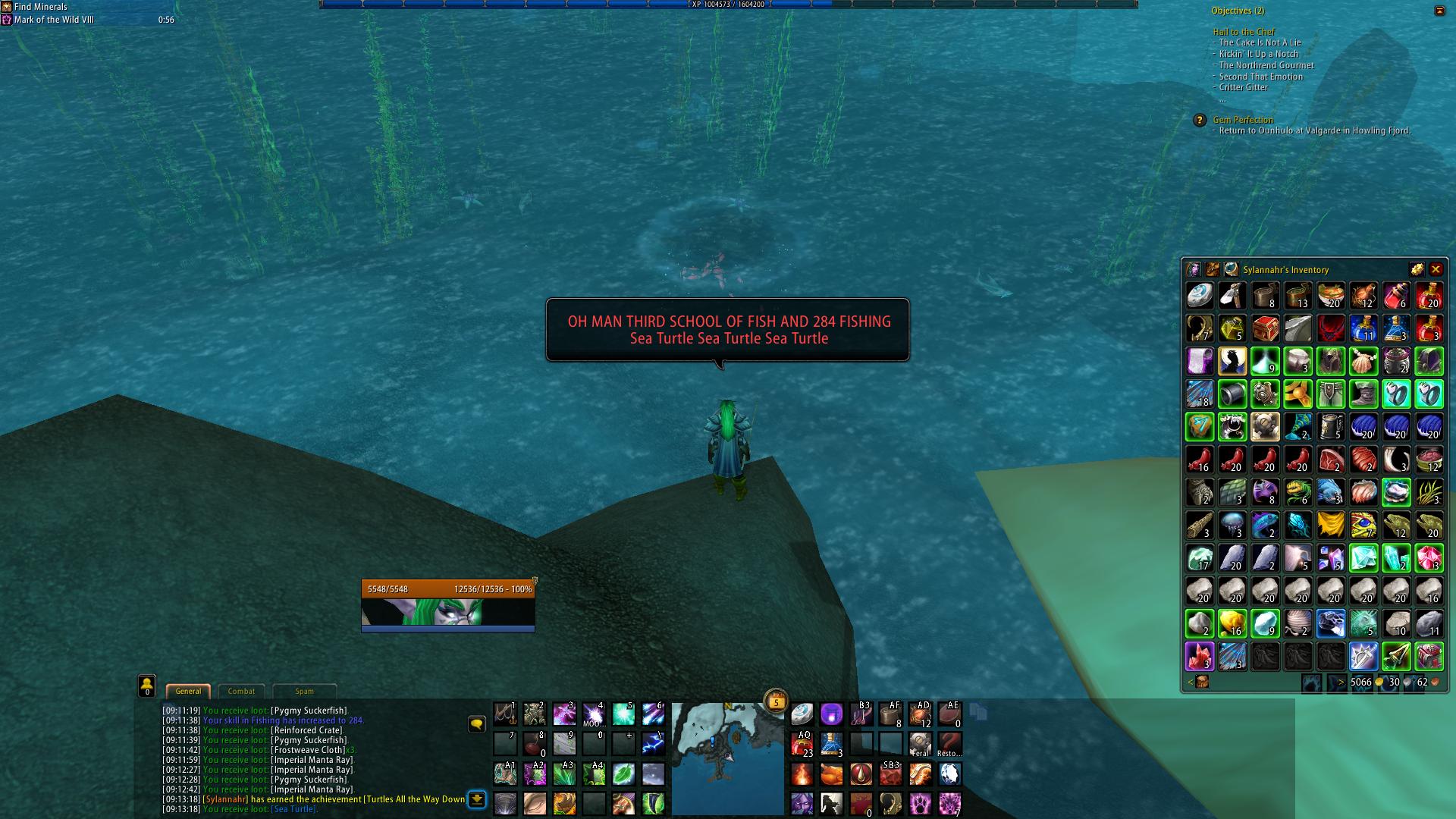Click the minimap
Viewport: 1456px width, 819px height.
pyautogui.click(x=727, y=757)
